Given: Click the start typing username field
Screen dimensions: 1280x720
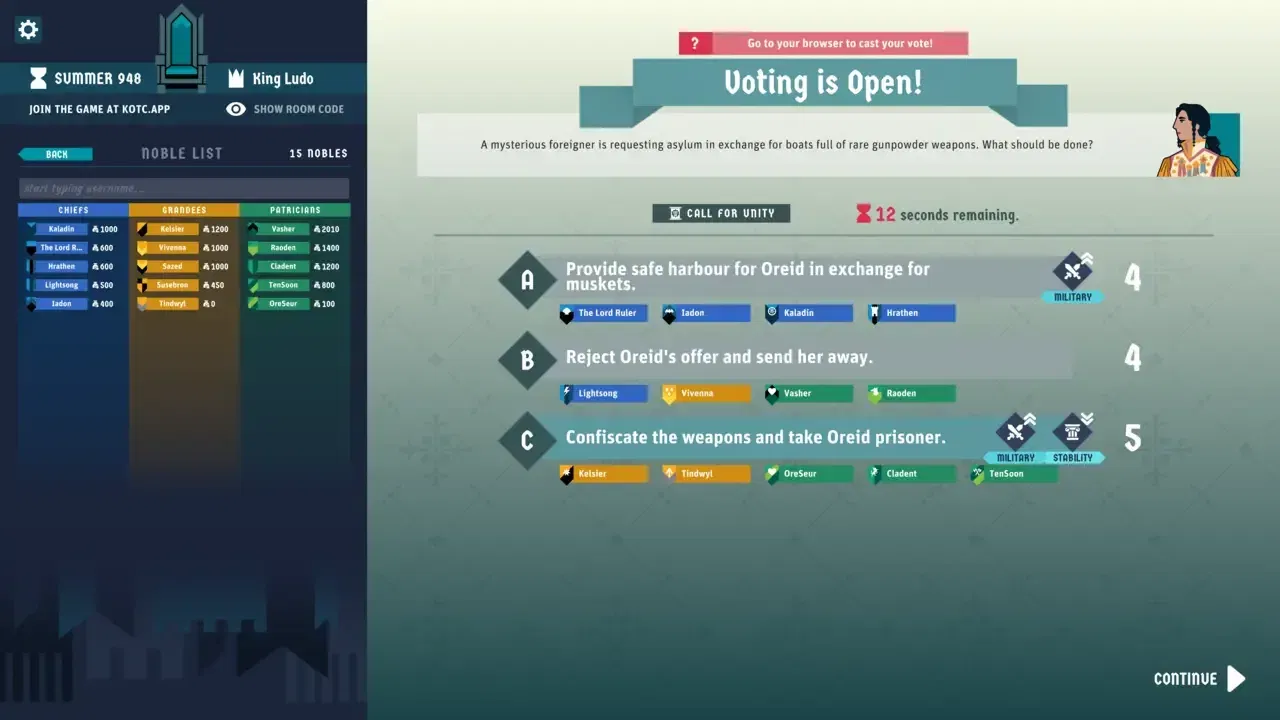Looking at the screenshot, I should point(184,188).
